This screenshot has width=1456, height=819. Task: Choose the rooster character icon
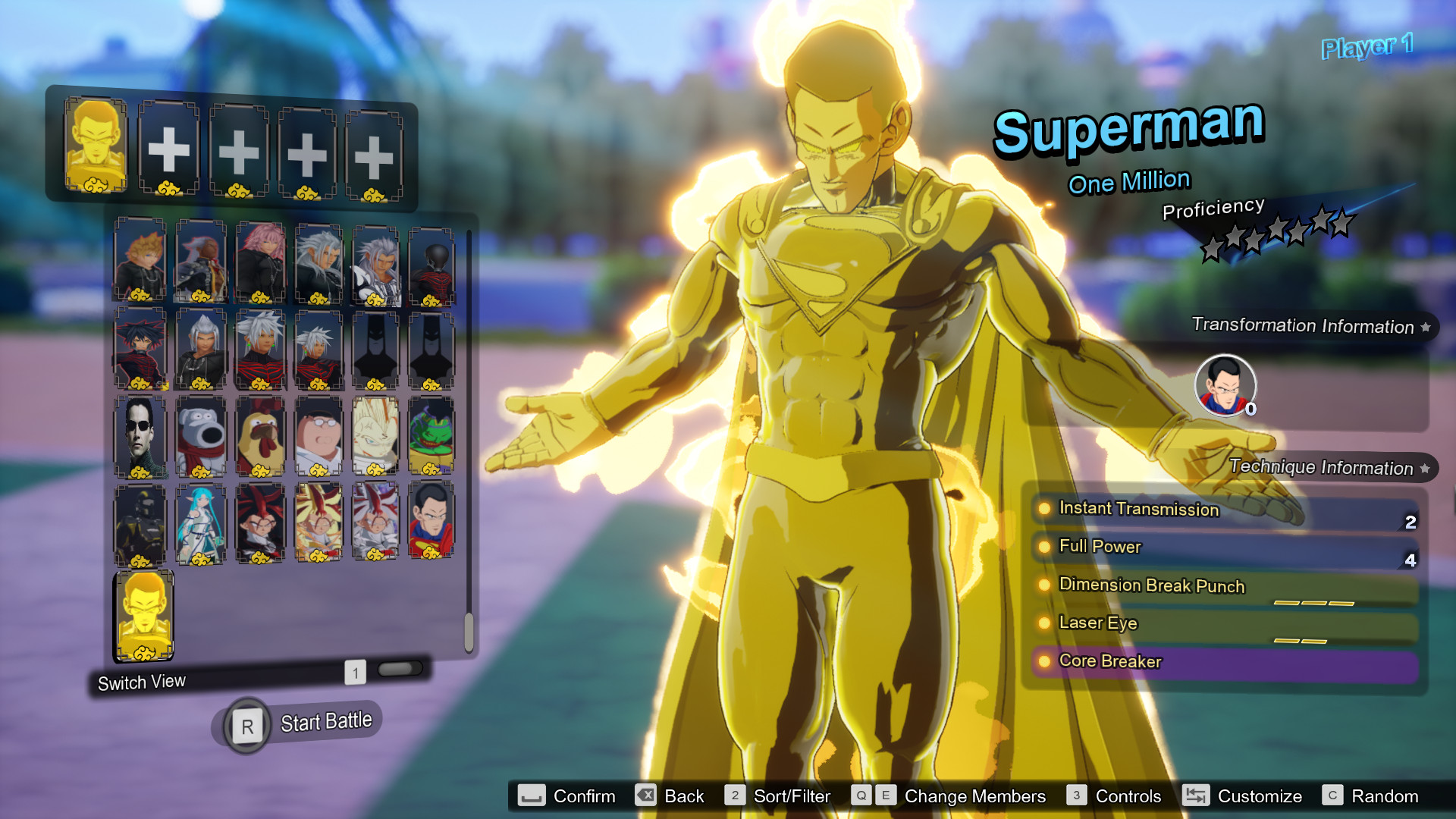(262, 438)
